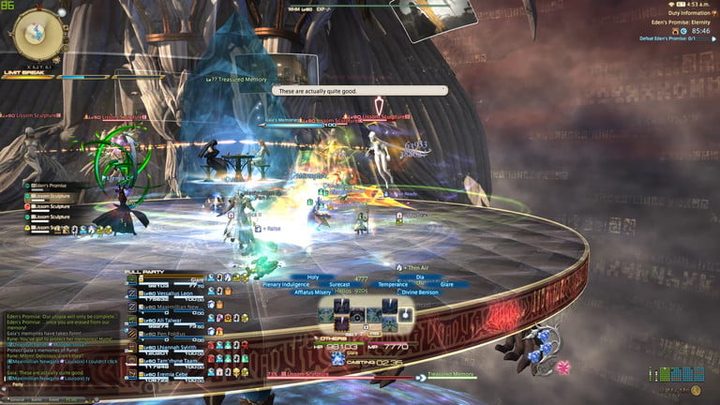Switch to the General chat tab

point(14,397)
